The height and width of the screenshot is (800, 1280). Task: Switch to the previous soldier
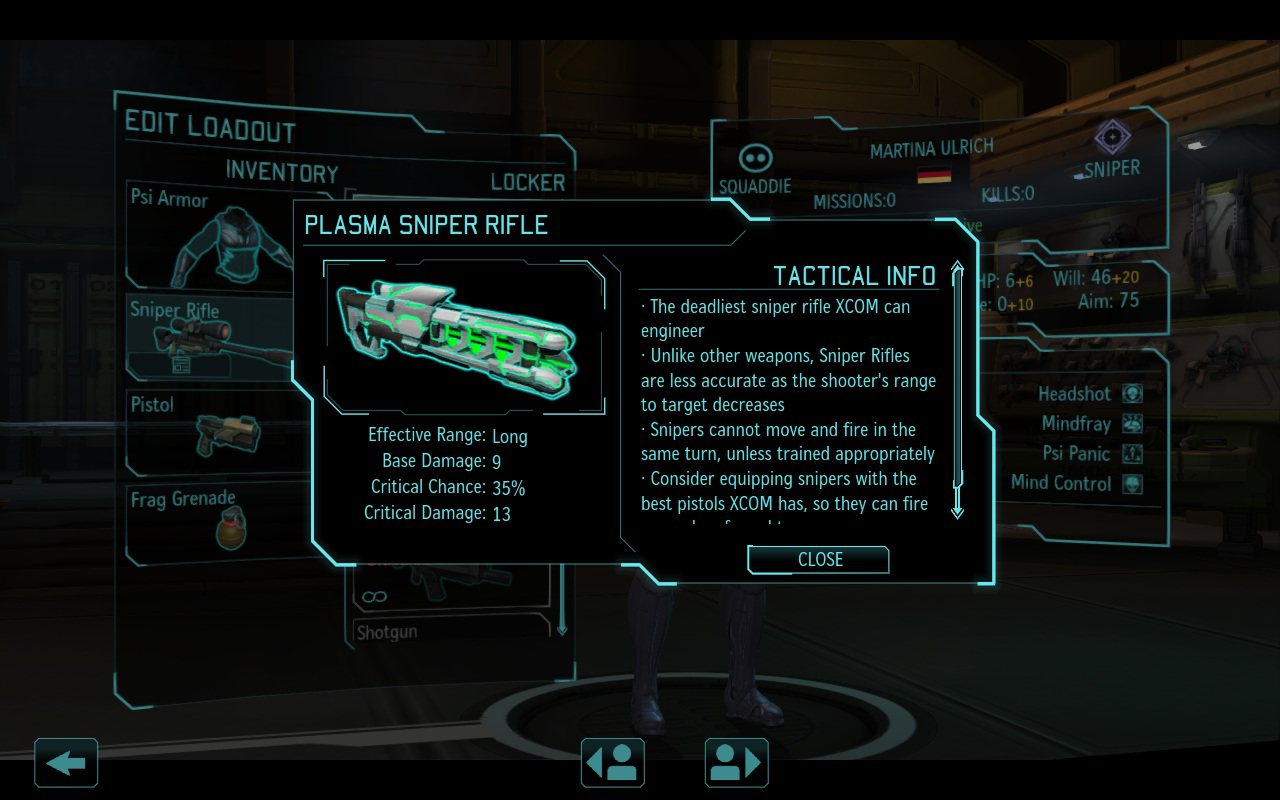(x=612, y=763)
